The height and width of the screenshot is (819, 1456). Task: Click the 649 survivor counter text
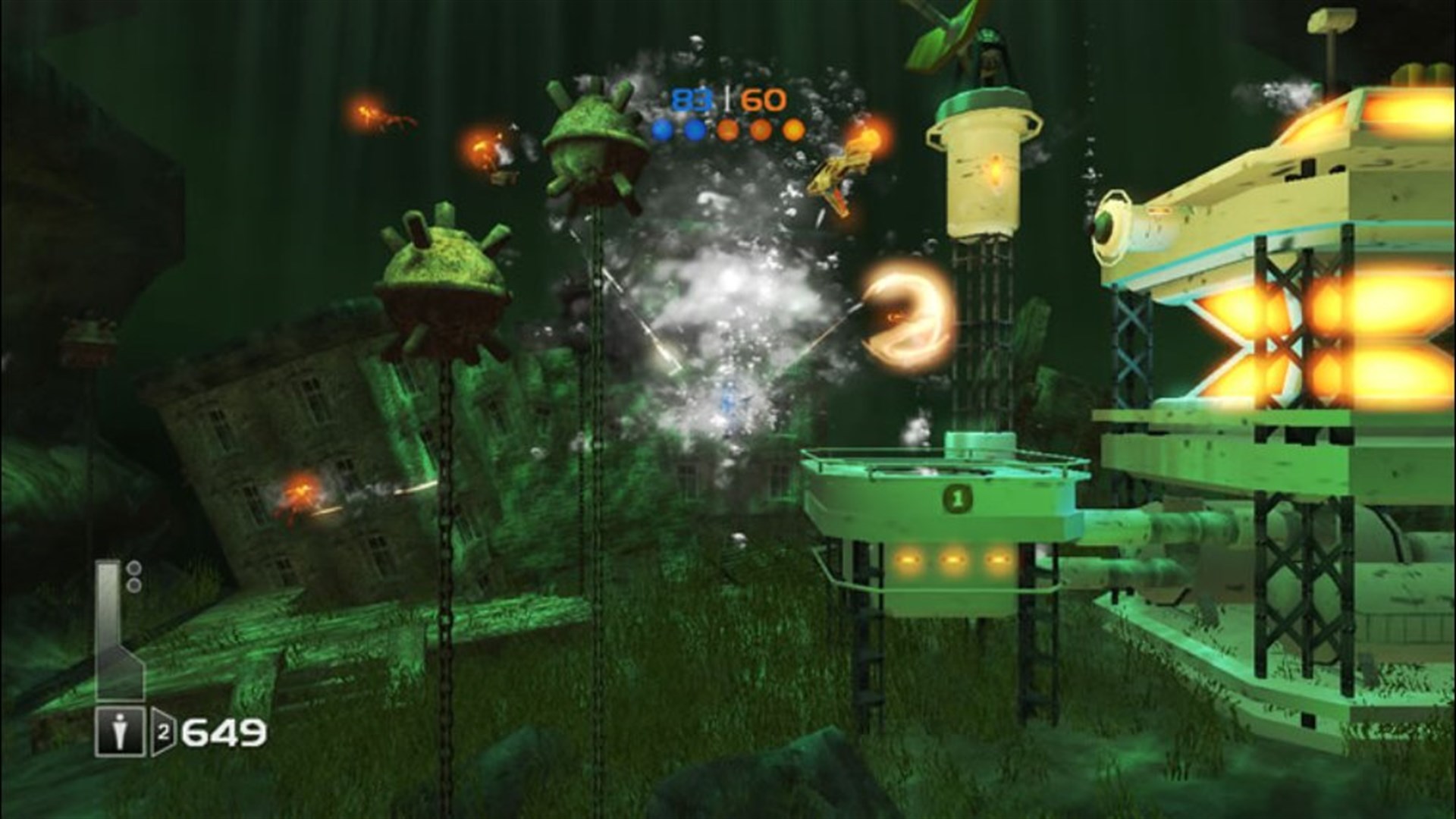point(220,731)
